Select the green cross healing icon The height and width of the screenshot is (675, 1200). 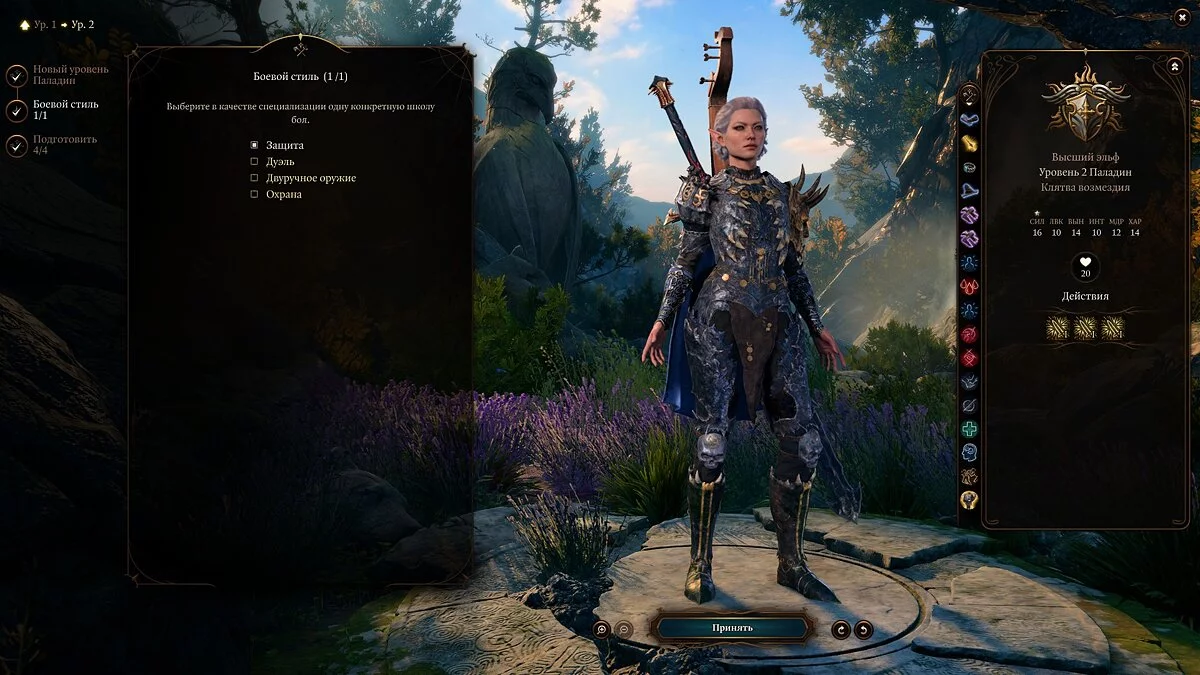[x=969, y=429]
